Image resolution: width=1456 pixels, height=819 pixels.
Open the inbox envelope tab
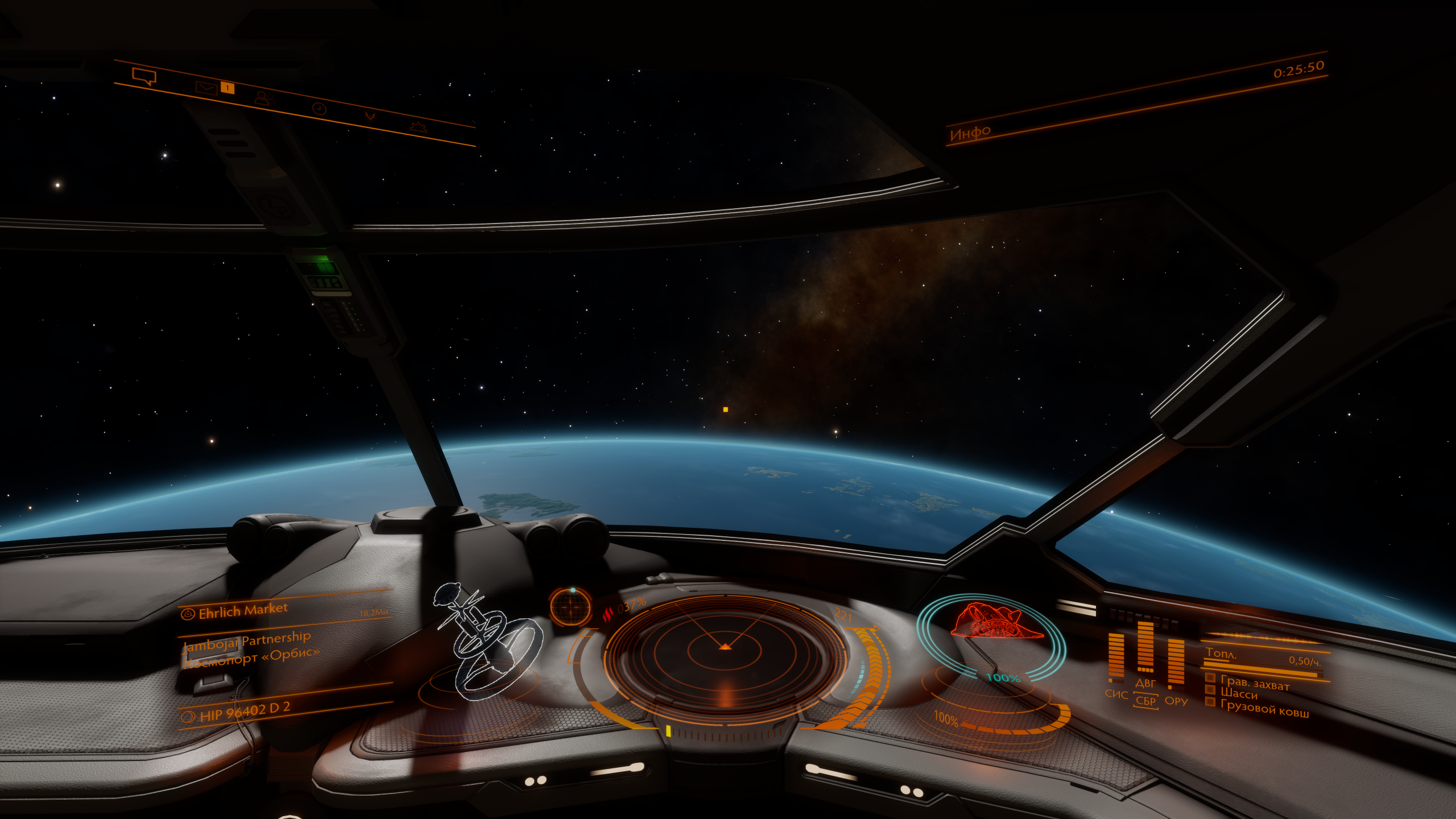click(x=206, y=88)
